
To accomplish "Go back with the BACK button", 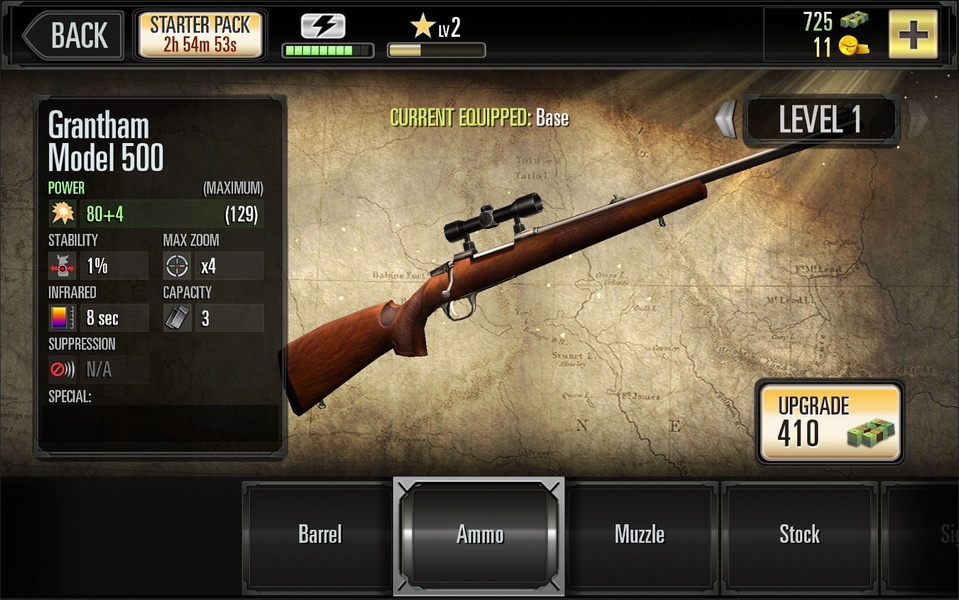I will click(x=73, y=35).
